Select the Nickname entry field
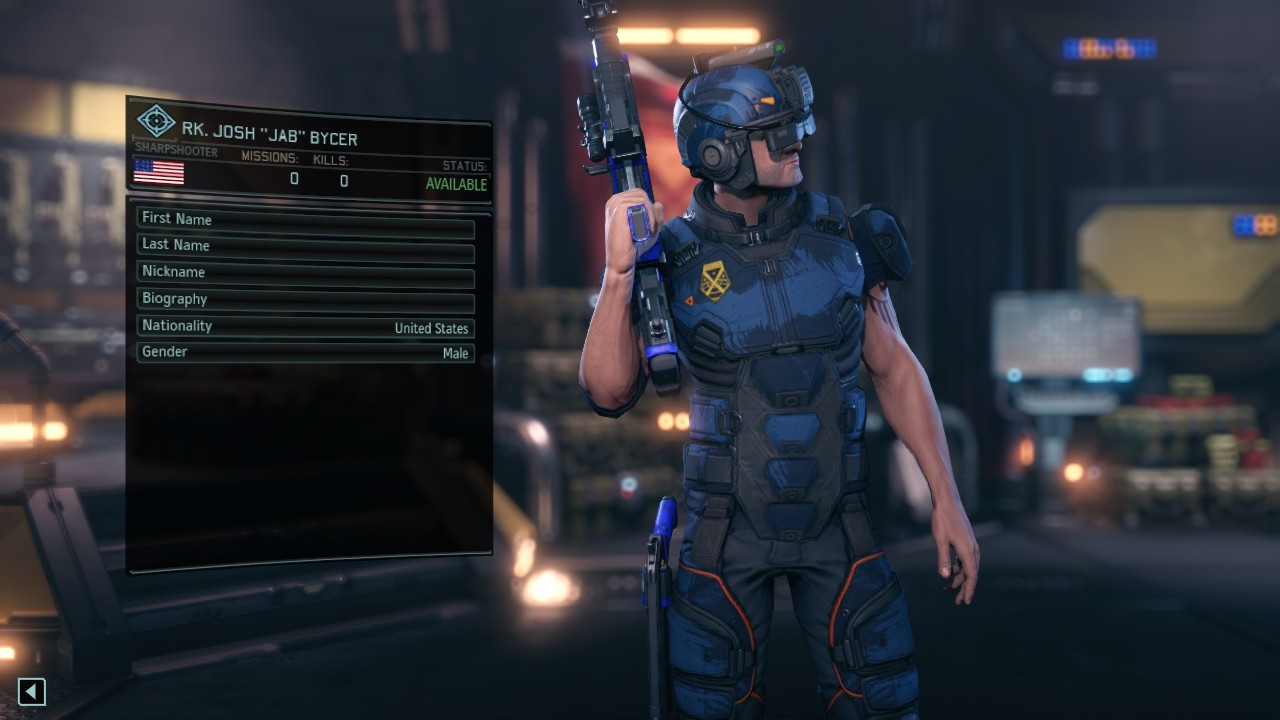1280x720 pixels. point(305,271)
